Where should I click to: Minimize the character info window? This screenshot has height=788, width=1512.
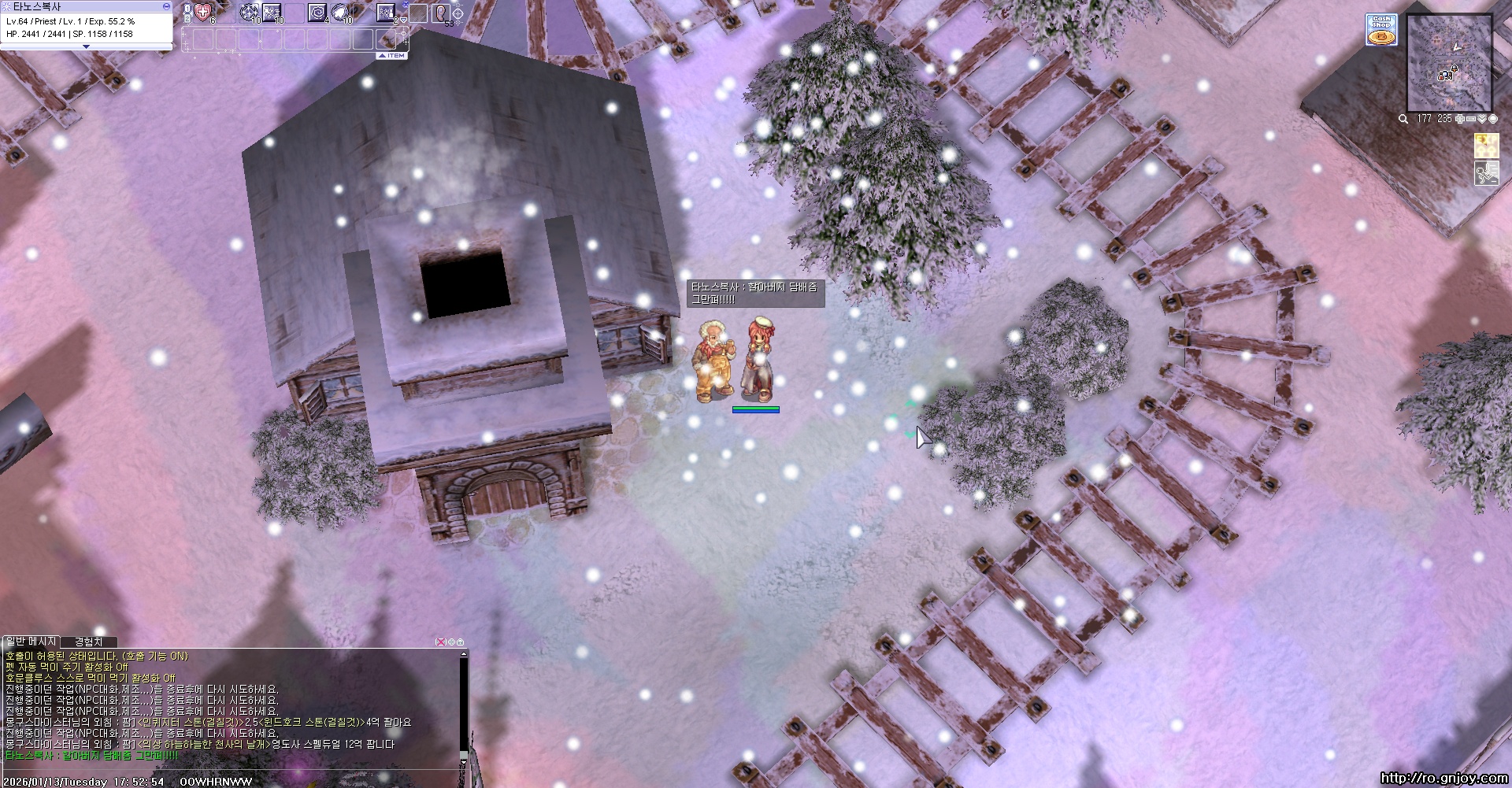coord(166,6)
